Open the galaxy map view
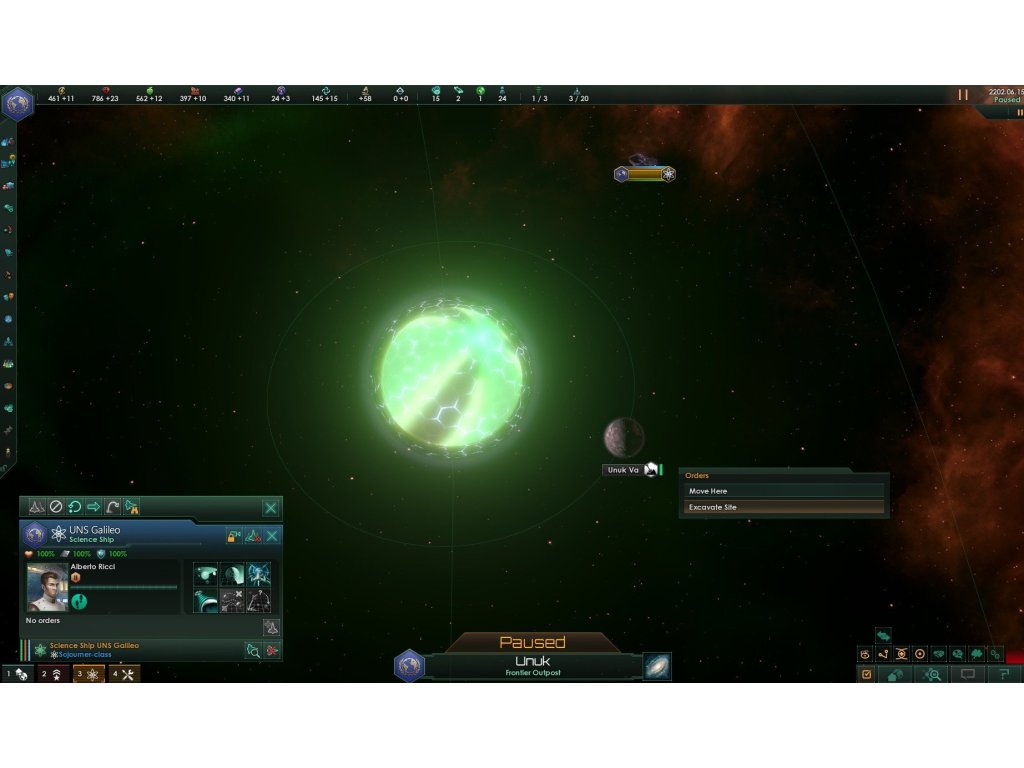The height and width of the screenshot is (768, 1024). pyautogui.click(x=657, y=666)
